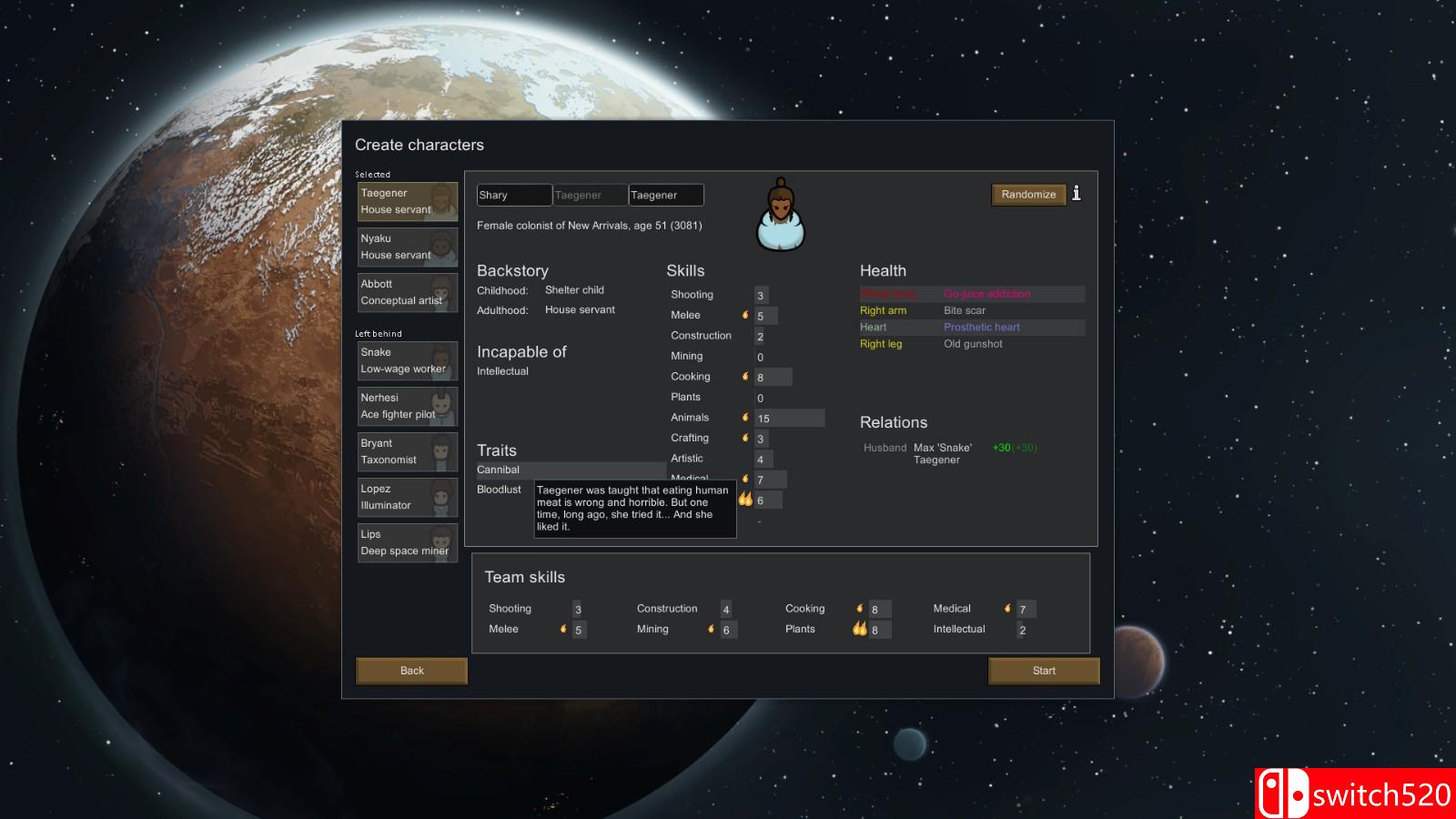Click the last name field Taegener
1456x819 pixels.
click(665, 194)
